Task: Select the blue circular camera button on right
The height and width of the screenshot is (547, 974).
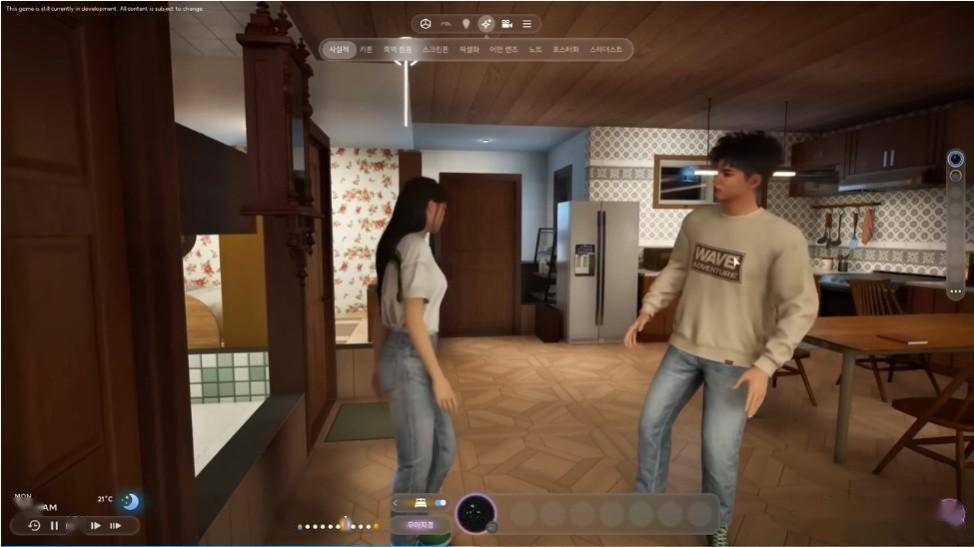Action: 955,158
